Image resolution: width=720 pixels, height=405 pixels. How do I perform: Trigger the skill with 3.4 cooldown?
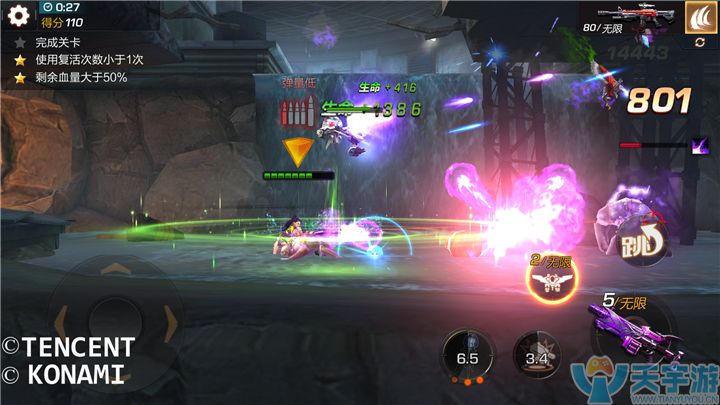536,357
